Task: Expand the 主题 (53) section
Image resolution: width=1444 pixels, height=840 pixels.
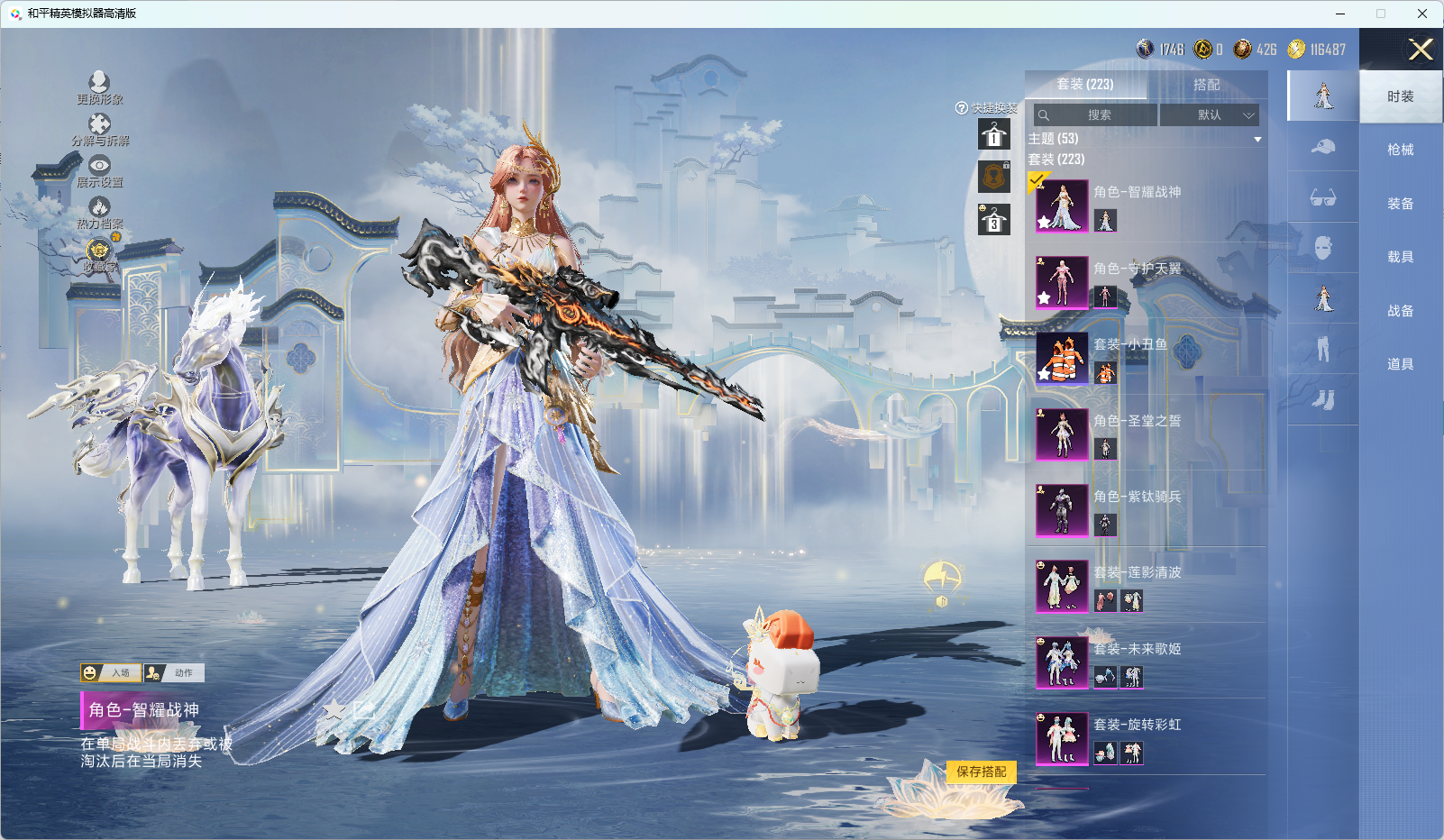Action: pos(1257,139)
